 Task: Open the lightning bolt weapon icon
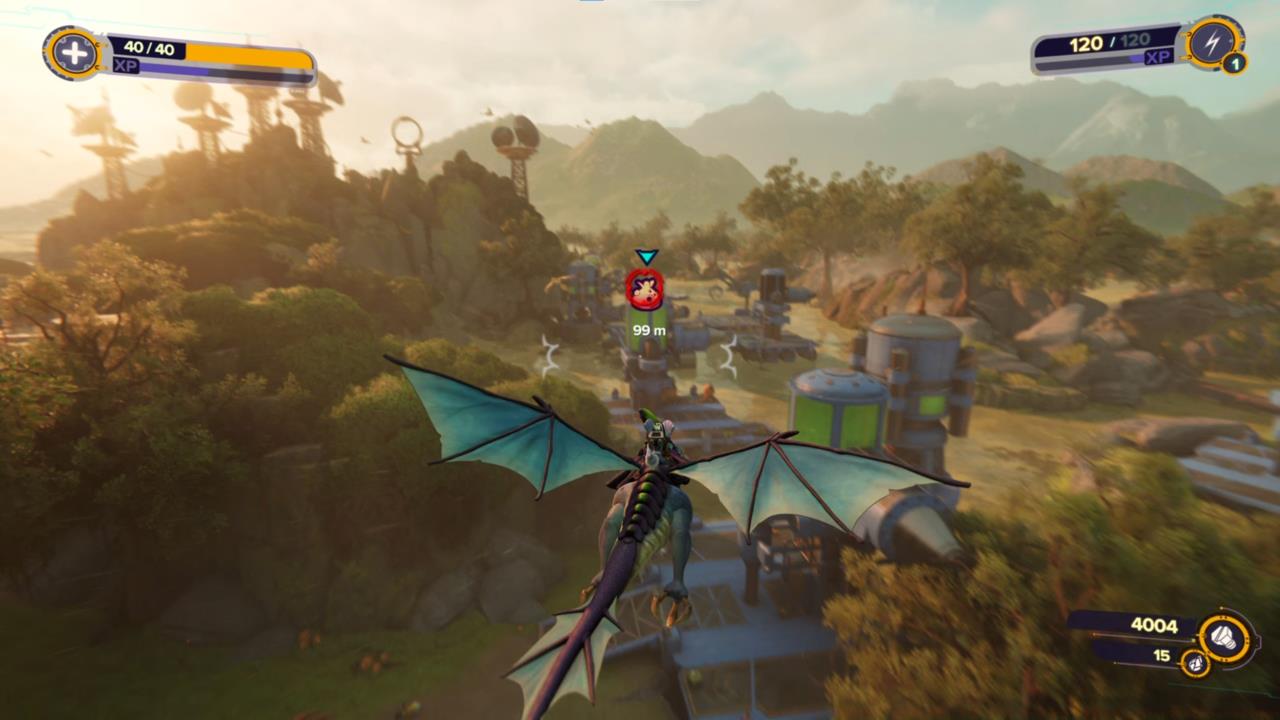(1214, 43)
